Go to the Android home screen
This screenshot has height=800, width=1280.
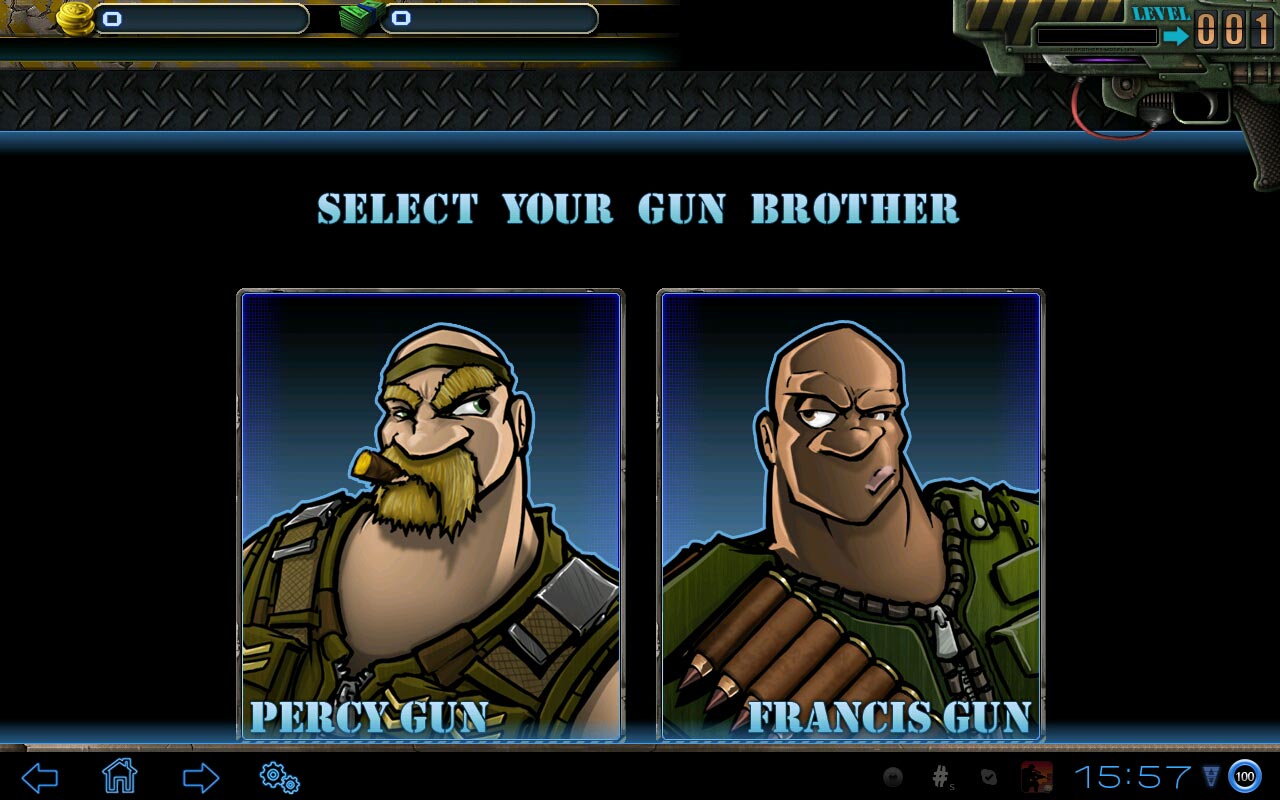pyautogui.click(x=119, y=776)
